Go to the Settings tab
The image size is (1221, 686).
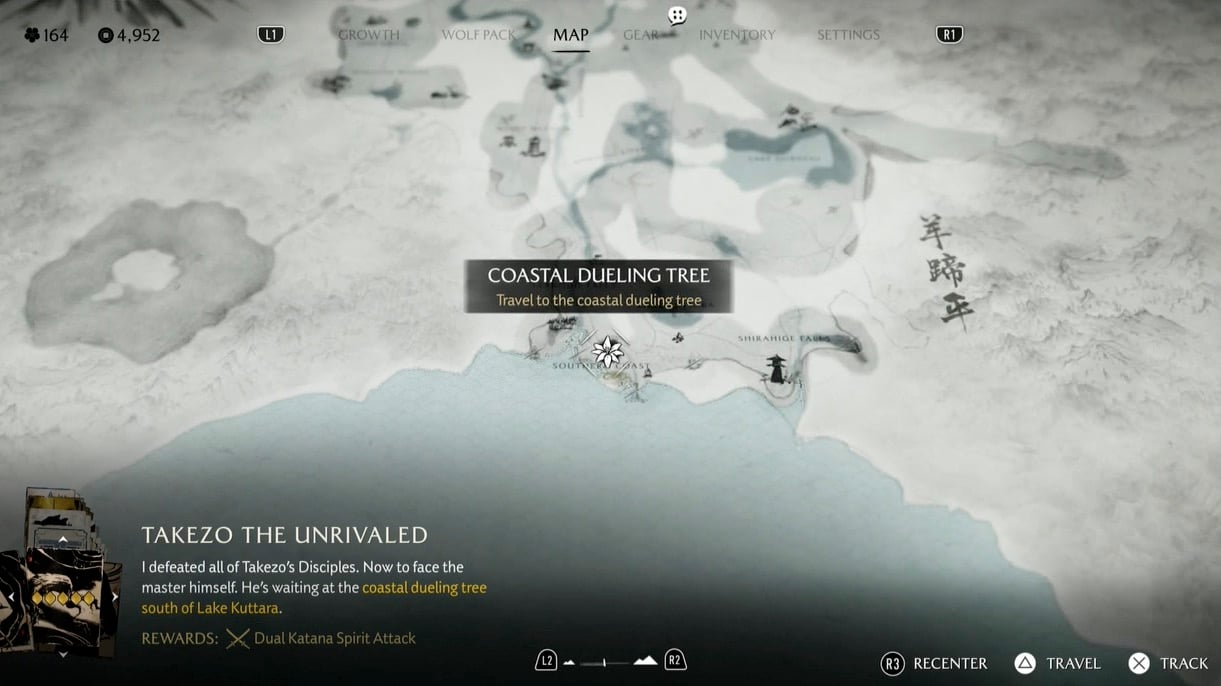point(848,35)
